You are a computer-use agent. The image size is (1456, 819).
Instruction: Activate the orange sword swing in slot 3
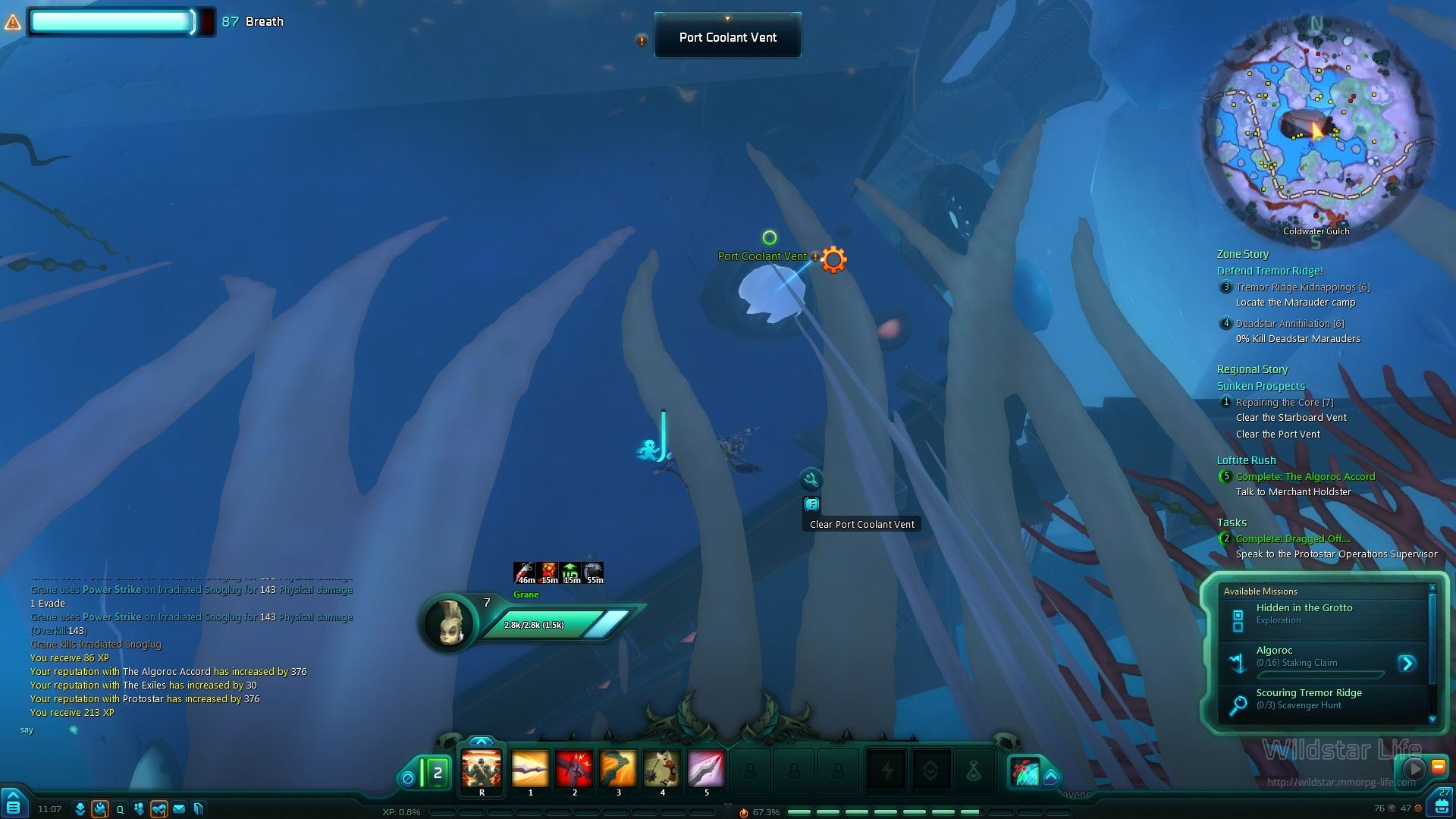coord(618,769)
